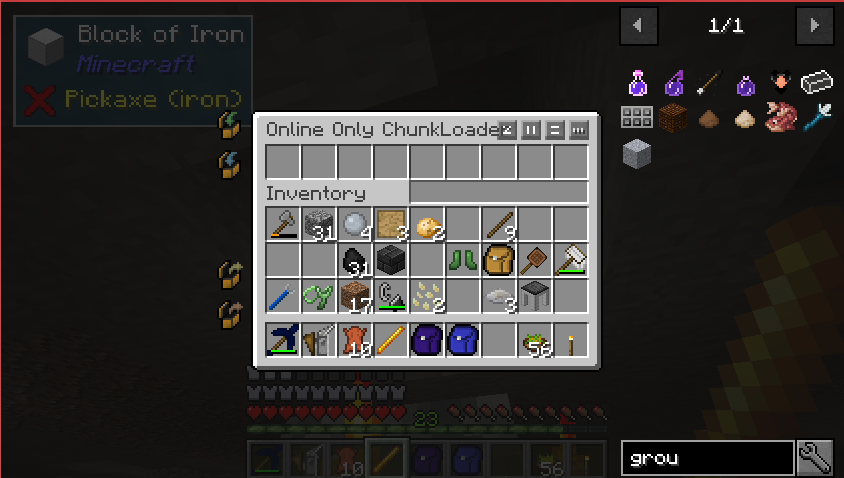This screenshot has height=478, width=844.
Task: Select the torch in the hotbar row
Action: pos(570,341)
